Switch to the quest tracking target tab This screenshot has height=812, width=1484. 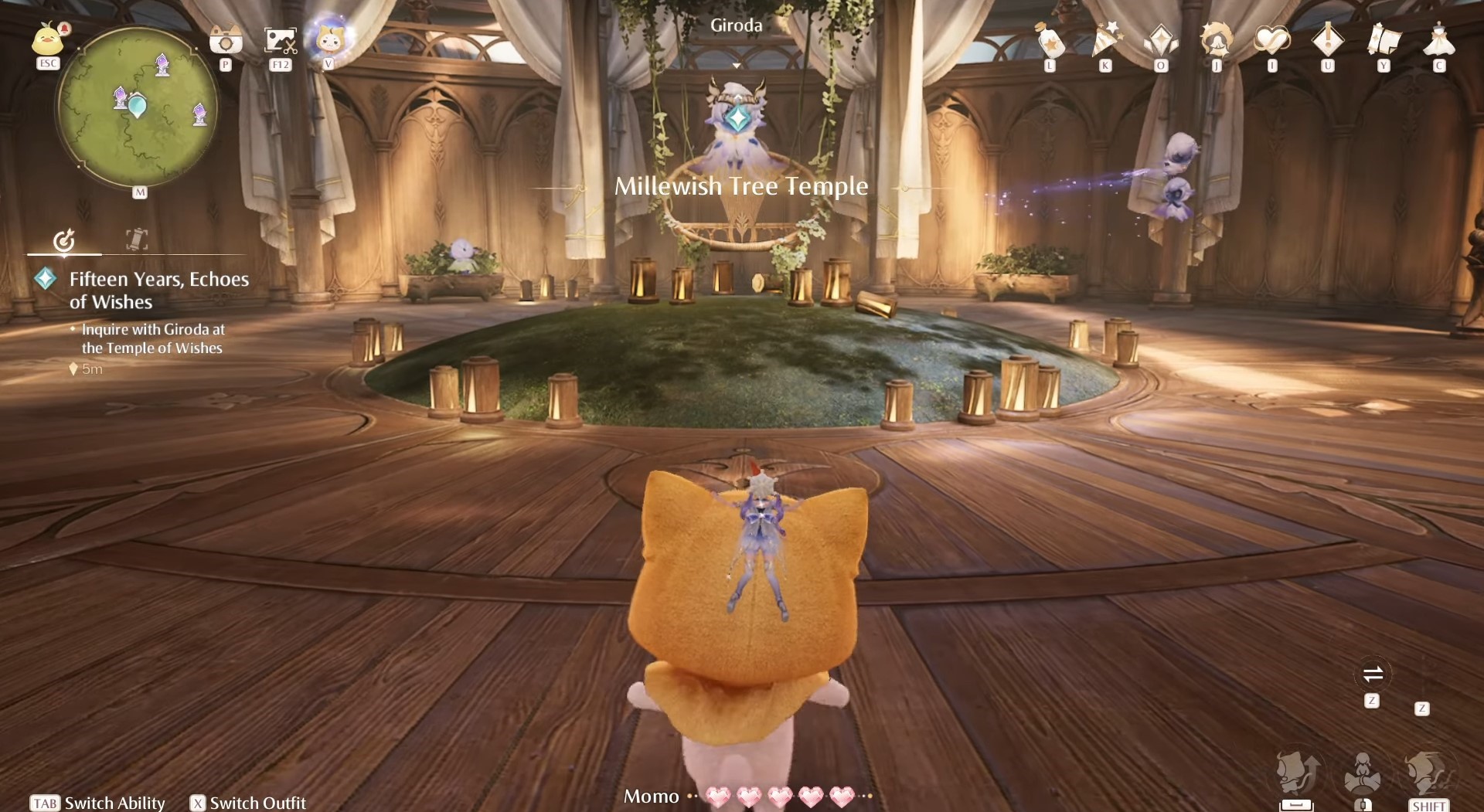tap(64, 240)
